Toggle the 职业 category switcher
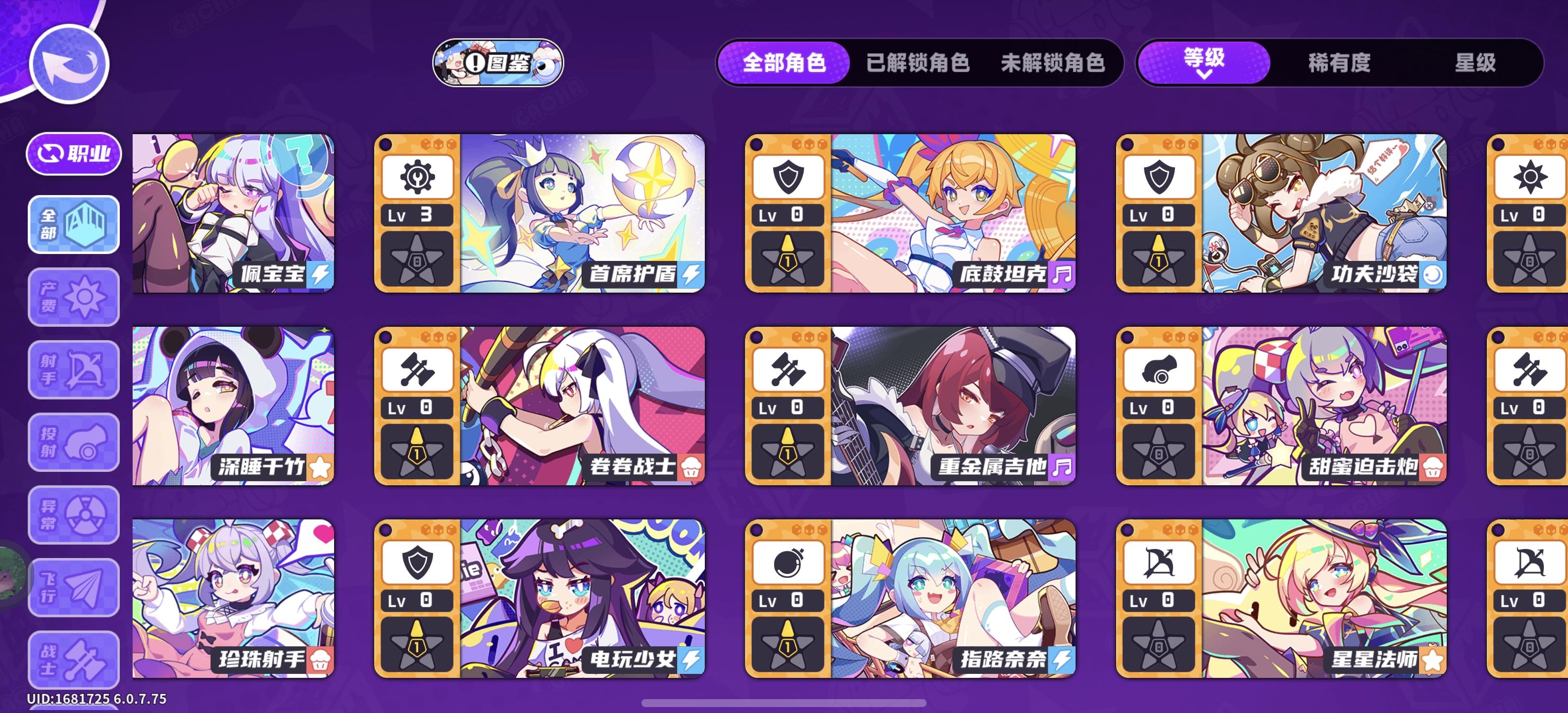Image resolution: width=1568 pixels, height=713 pixels. 73,153
